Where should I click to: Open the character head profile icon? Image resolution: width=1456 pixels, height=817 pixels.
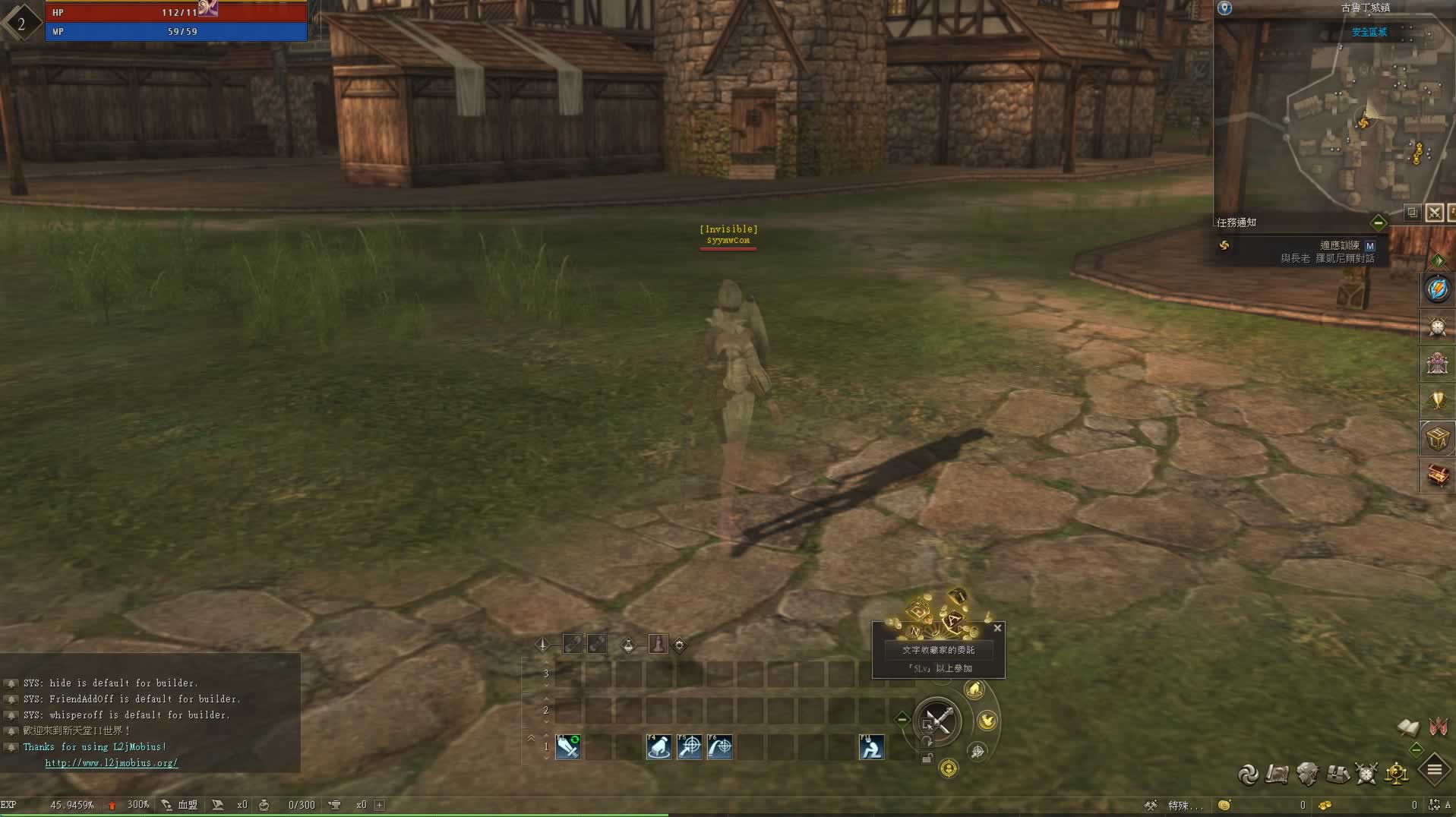tap(1307, 774)
